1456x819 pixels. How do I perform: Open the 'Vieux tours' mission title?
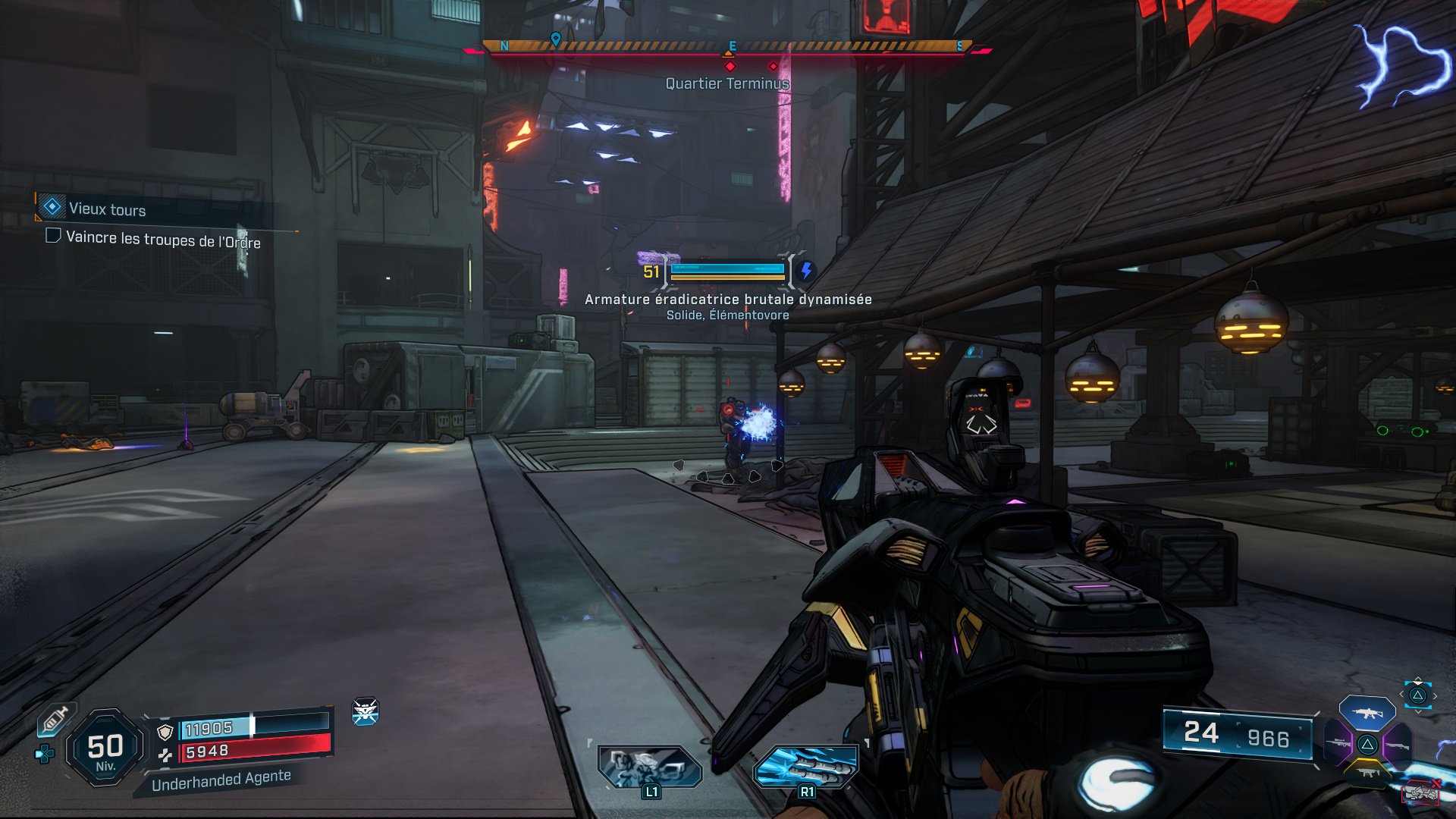coord(106,210)
